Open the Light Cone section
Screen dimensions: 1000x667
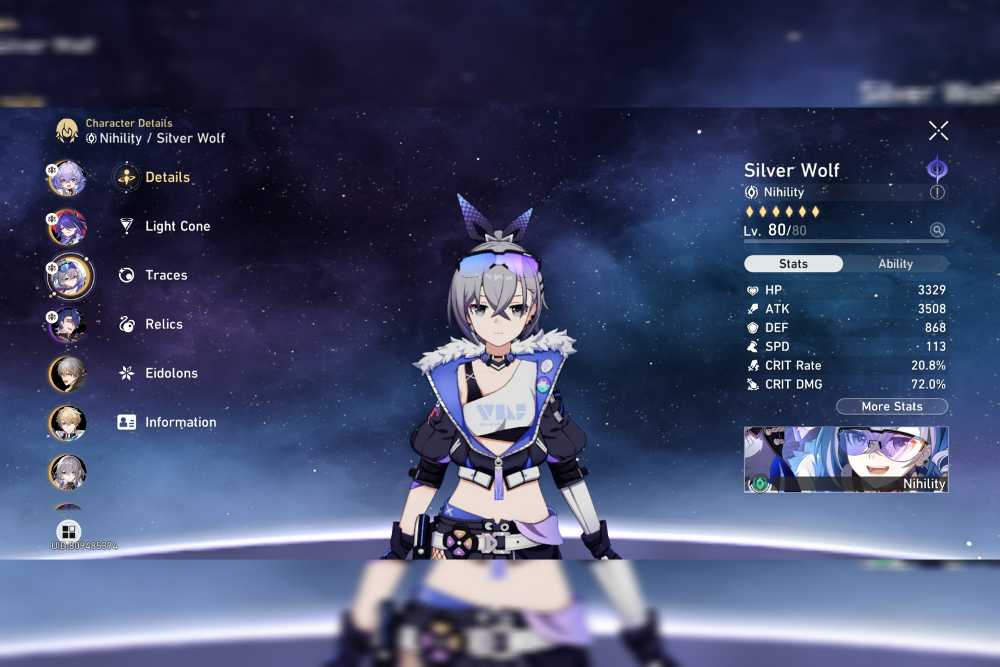click(x=177, y=227)
